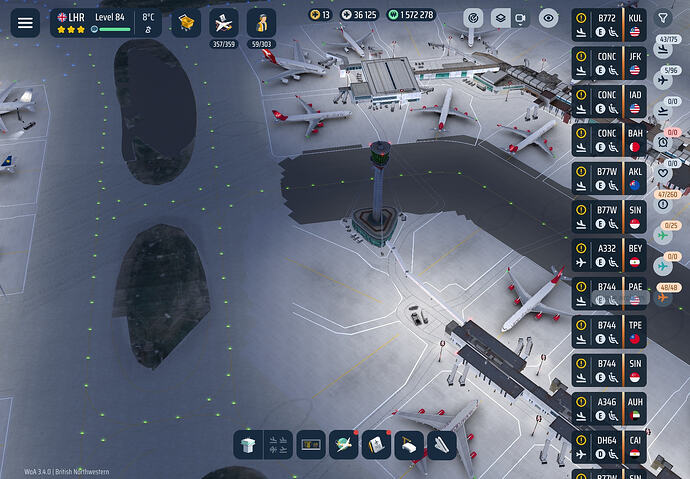Open the LHR airport level panel

pos(106,22)
